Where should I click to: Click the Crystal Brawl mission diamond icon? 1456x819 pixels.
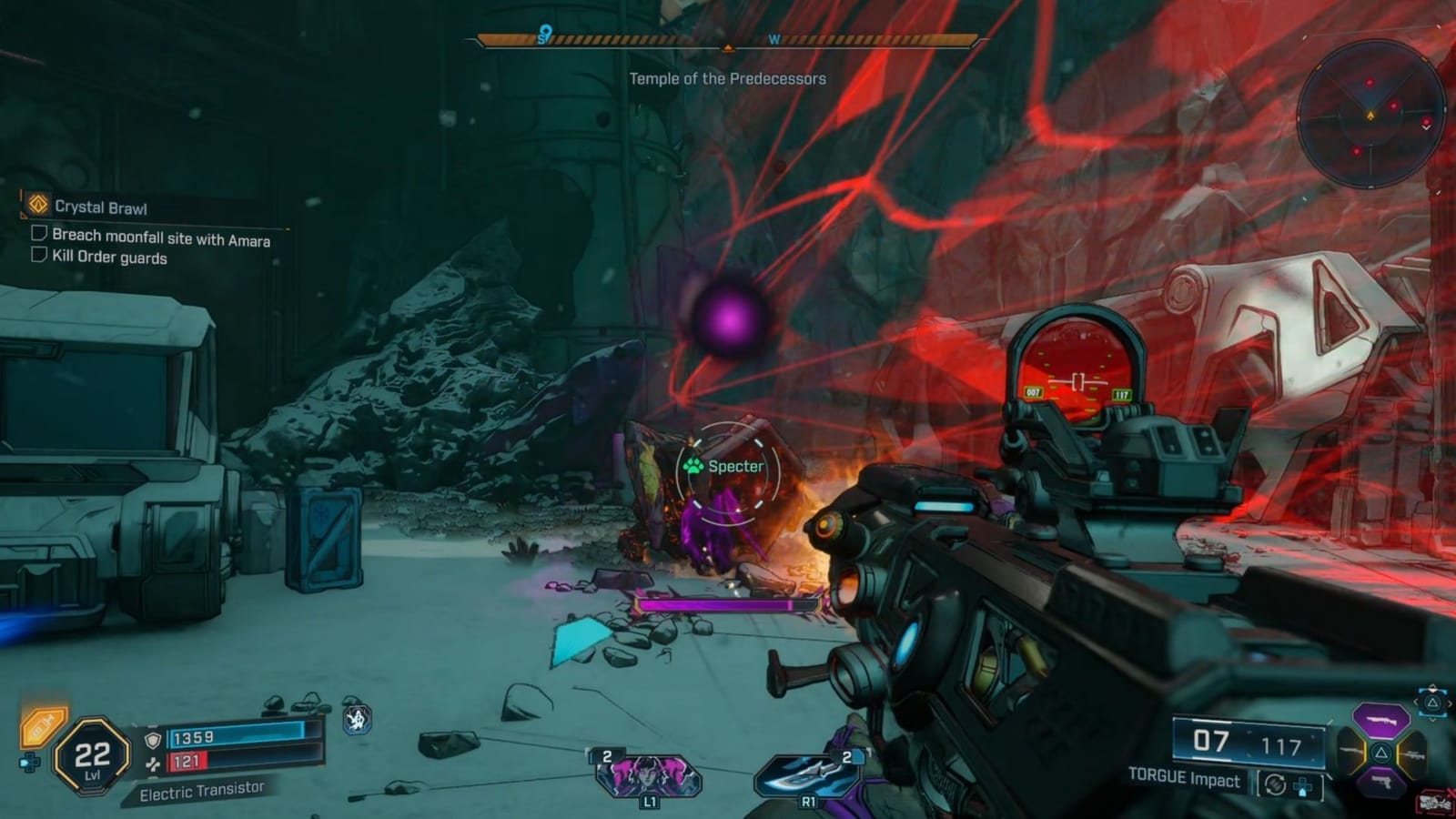click(37, 206)
